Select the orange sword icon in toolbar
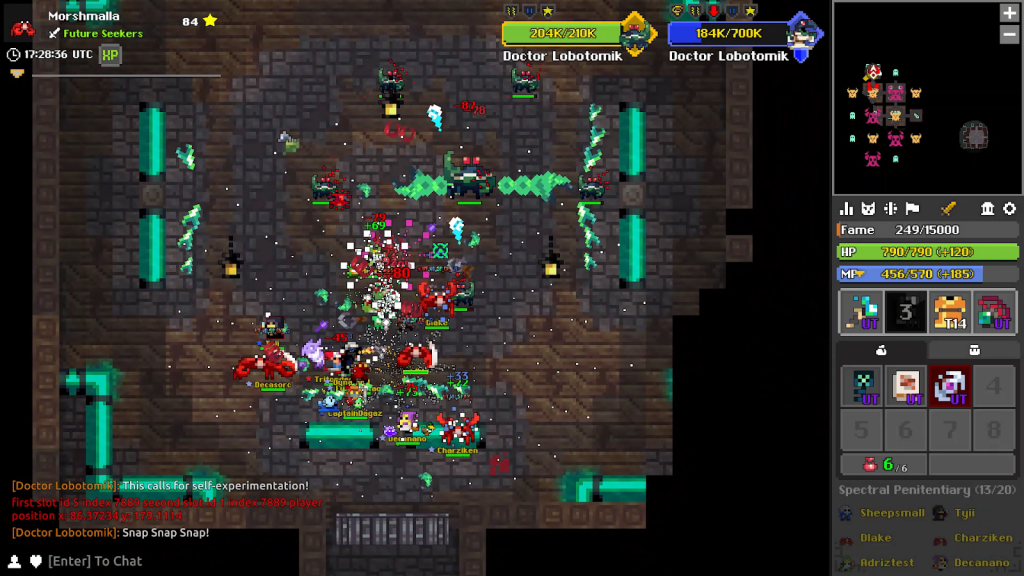Image resolution: width=1024 pixels, height=576 pixels. point(948,209)
